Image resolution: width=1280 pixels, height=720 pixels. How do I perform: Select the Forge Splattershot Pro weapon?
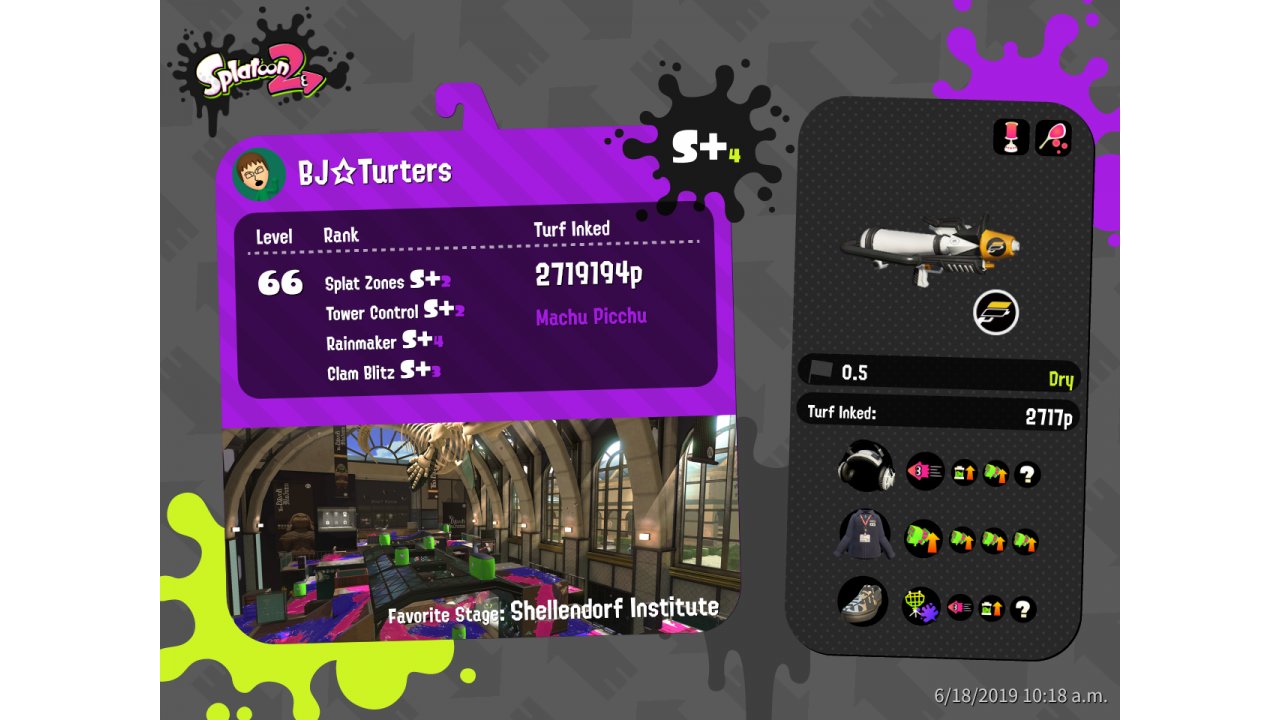930,252
